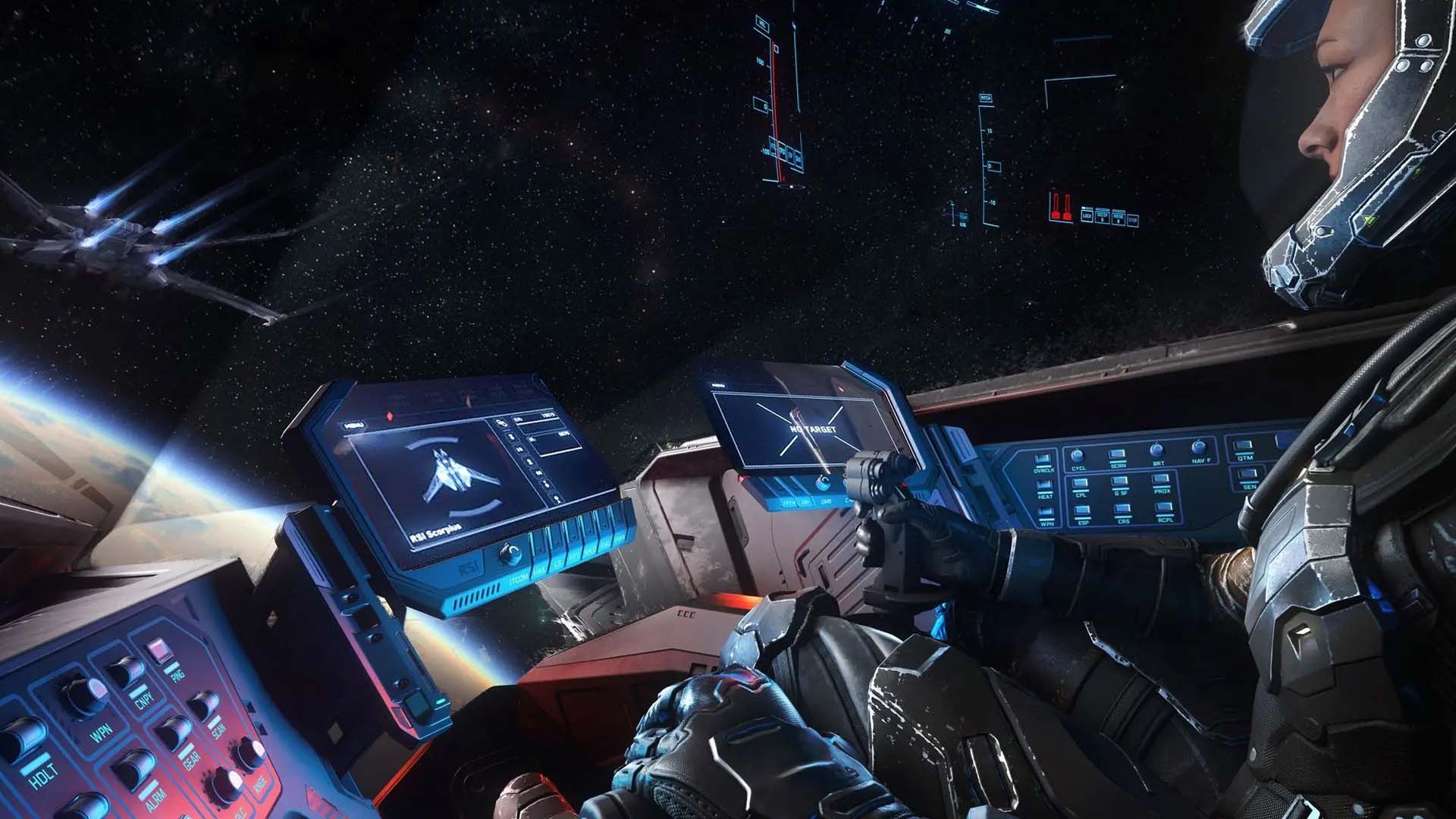Activate the SCRN button

tap(1118, 455)
